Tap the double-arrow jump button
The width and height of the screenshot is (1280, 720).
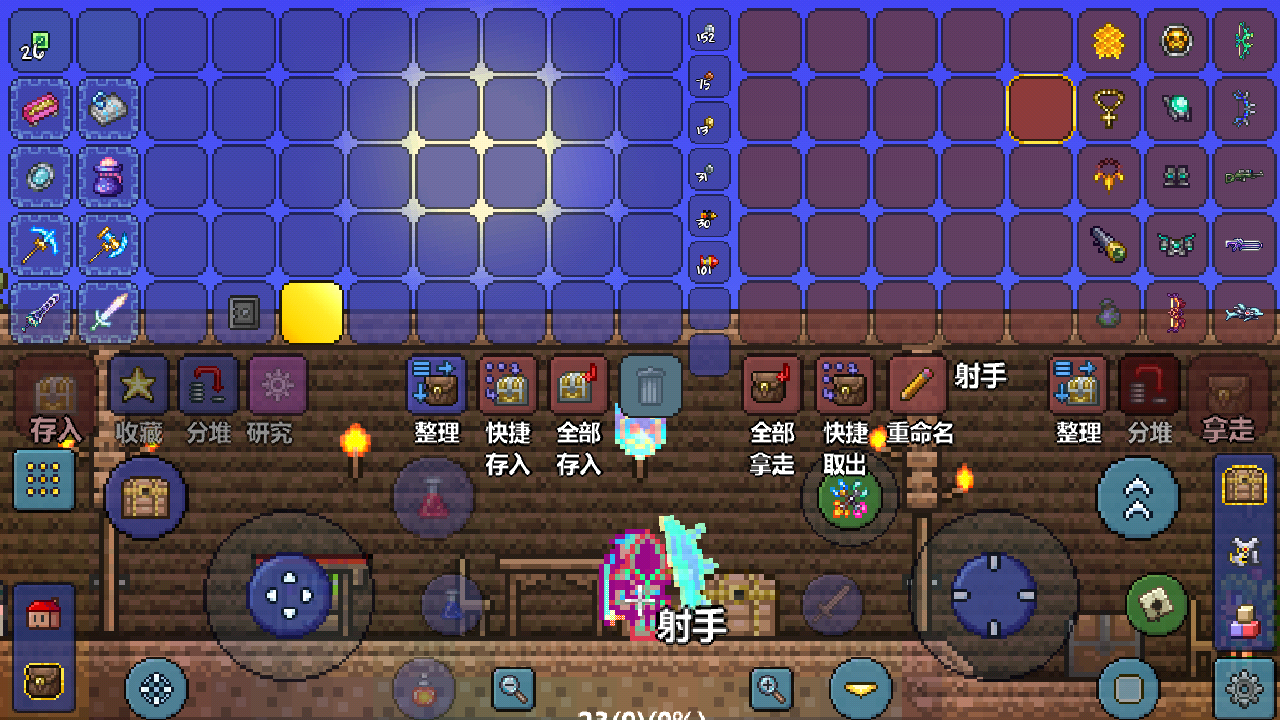point(1137,497)
